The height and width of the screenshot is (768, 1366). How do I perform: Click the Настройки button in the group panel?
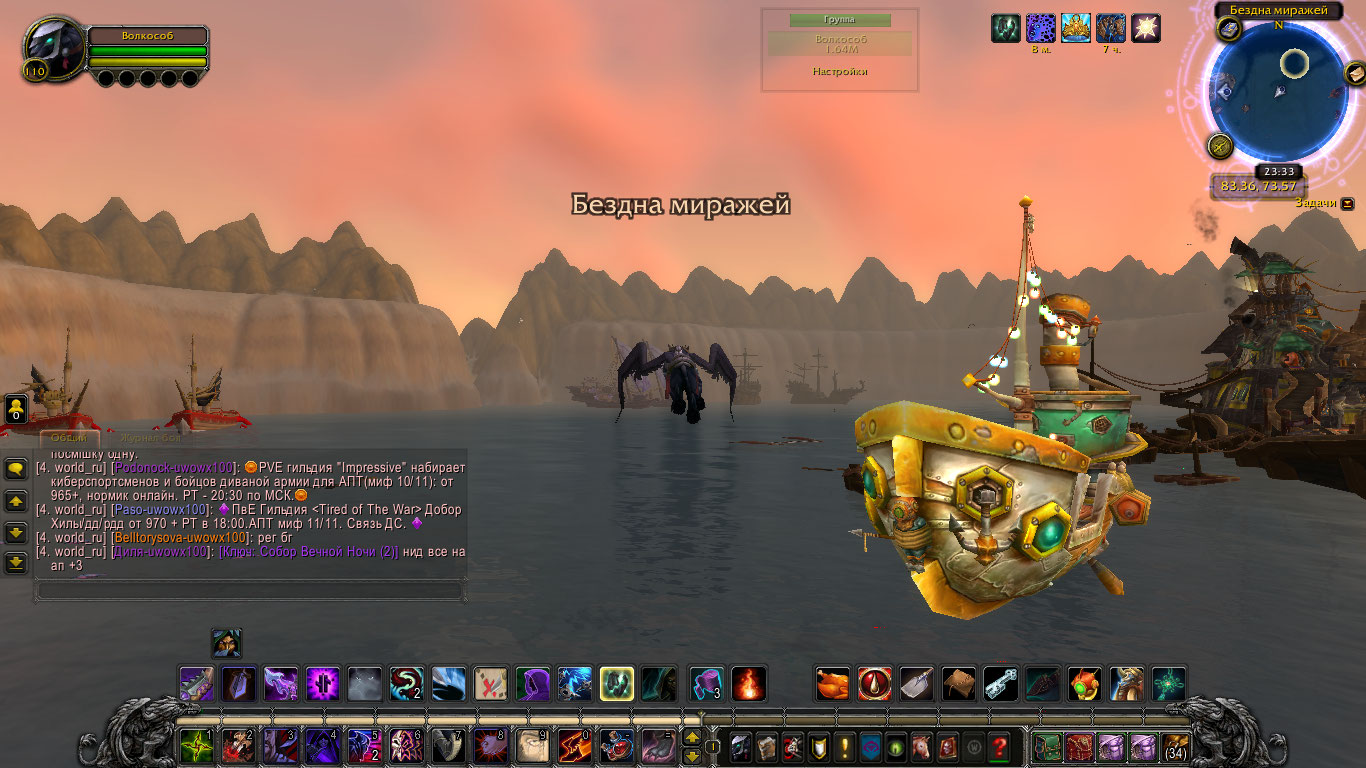(x=839, y=72)
